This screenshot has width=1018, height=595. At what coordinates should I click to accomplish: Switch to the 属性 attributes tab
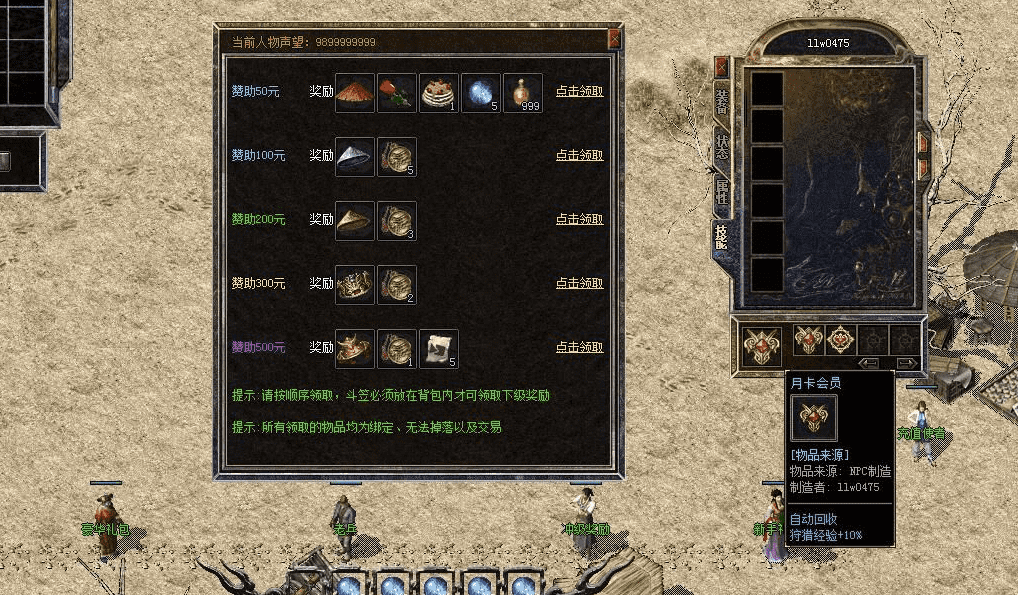[x=721, y=193]
